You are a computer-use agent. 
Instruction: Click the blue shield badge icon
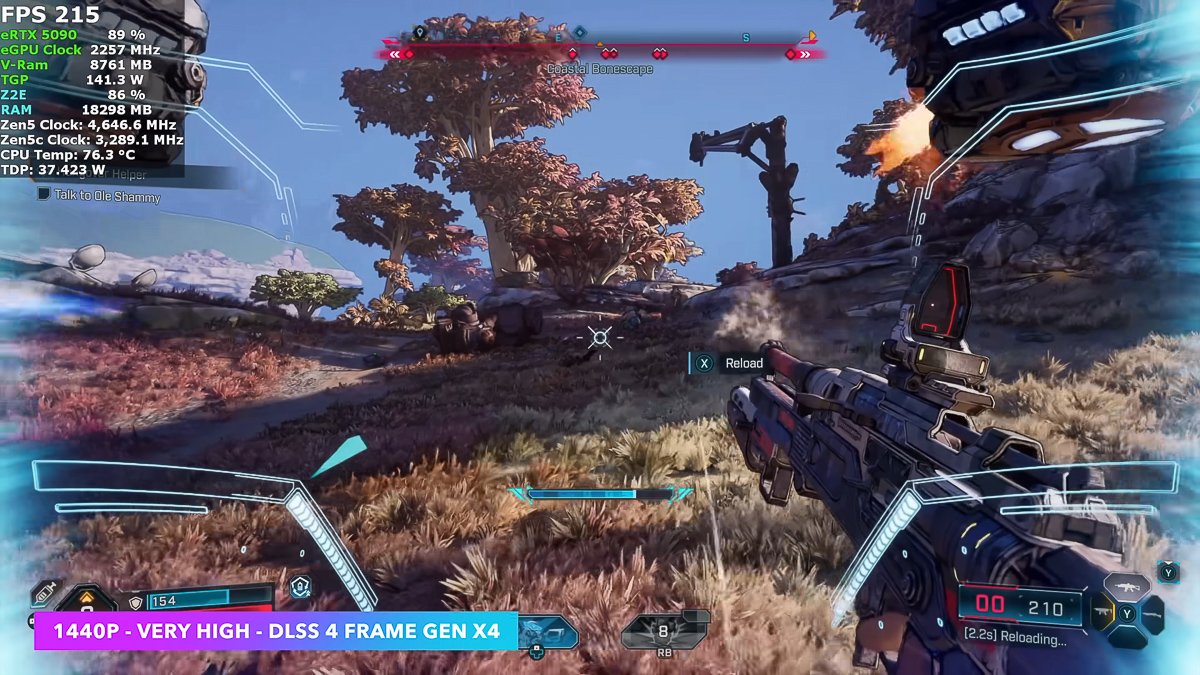300,587
